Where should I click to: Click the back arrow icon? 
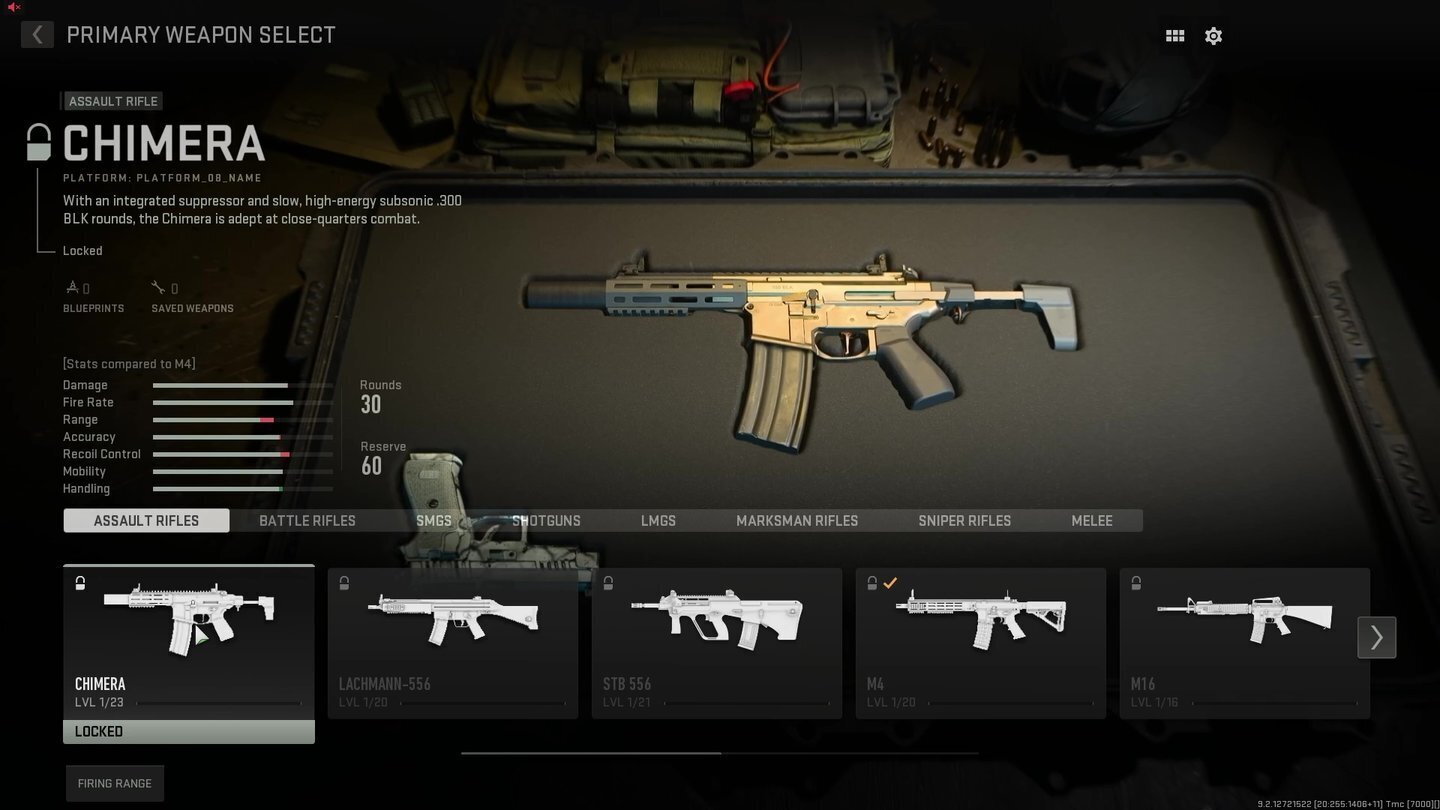37,35
